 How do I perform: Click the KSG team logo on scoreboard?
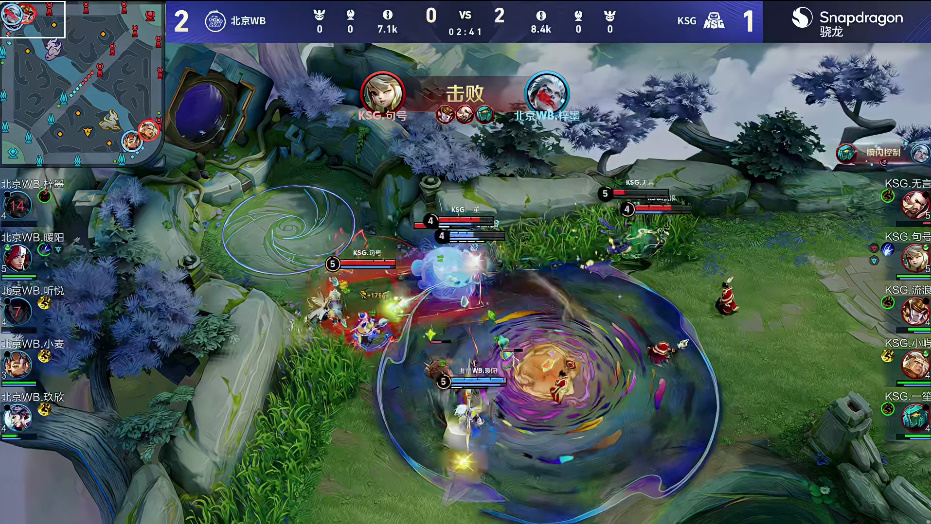pyautogui.click(x=716, y=21)
